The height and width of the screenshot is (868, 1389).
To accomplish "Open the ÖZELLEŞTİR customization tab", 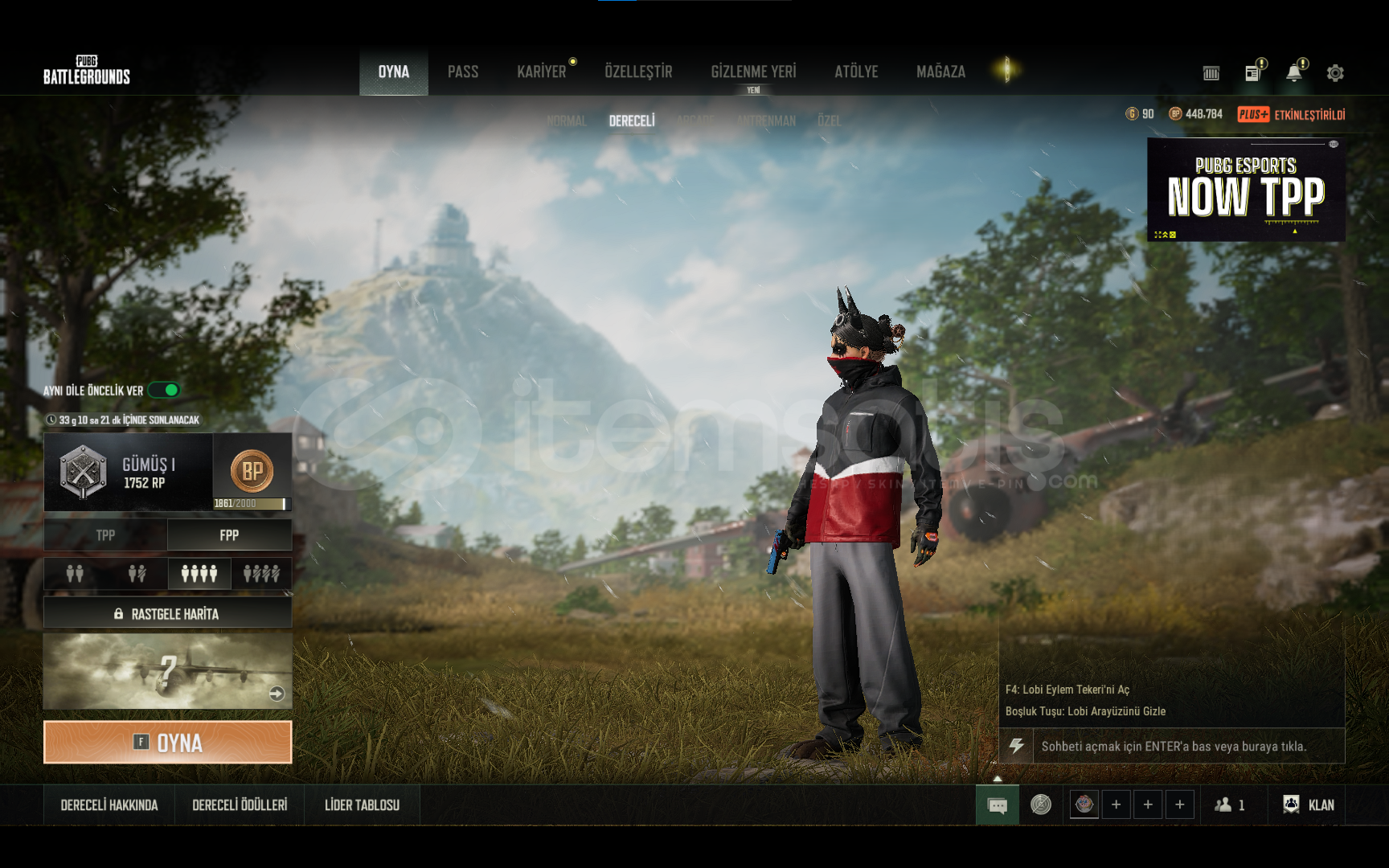I will click(x=638, y=72).
